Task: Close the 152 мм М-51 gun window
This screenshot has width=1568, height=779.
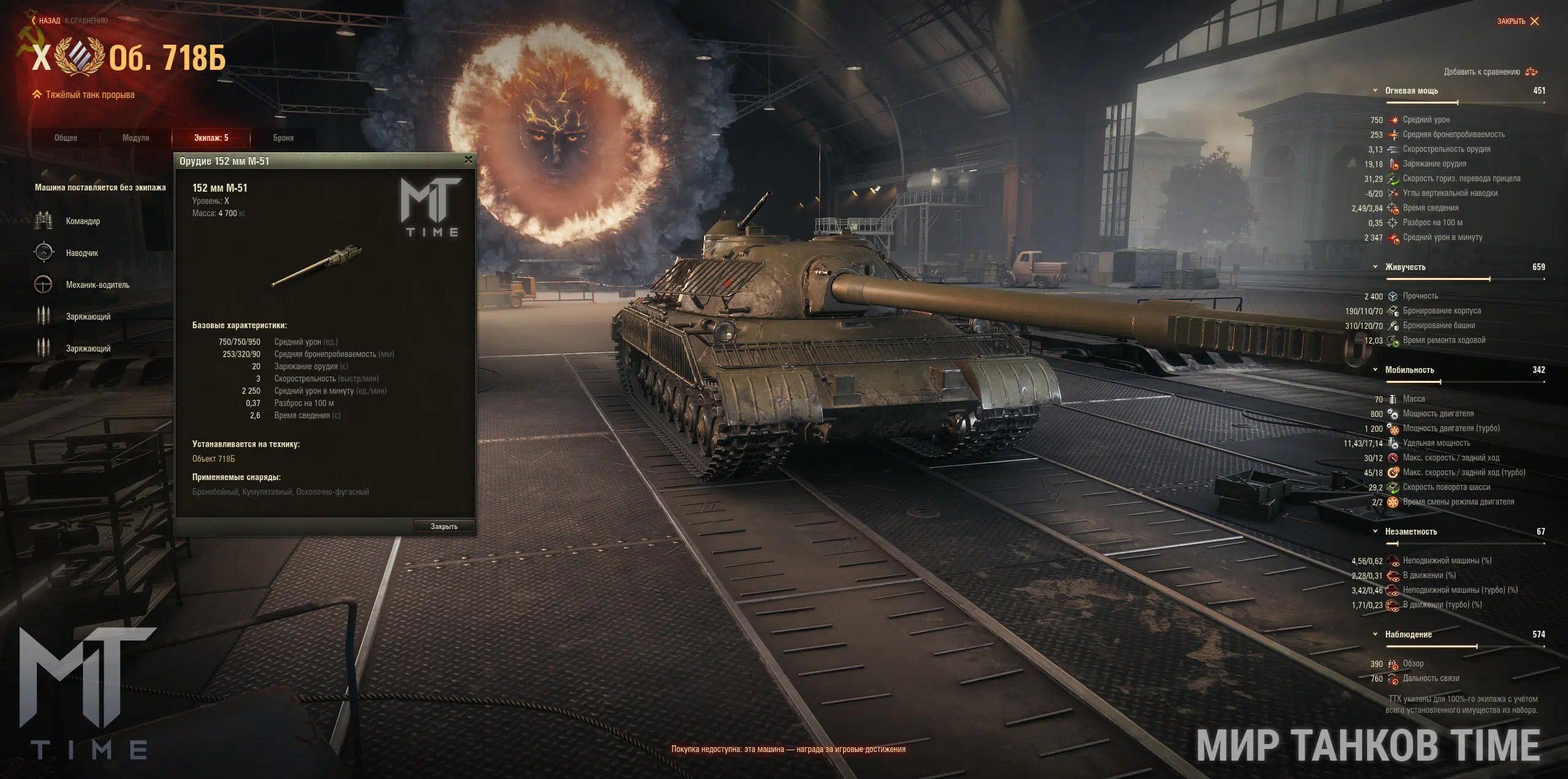Action: [468, 160]
